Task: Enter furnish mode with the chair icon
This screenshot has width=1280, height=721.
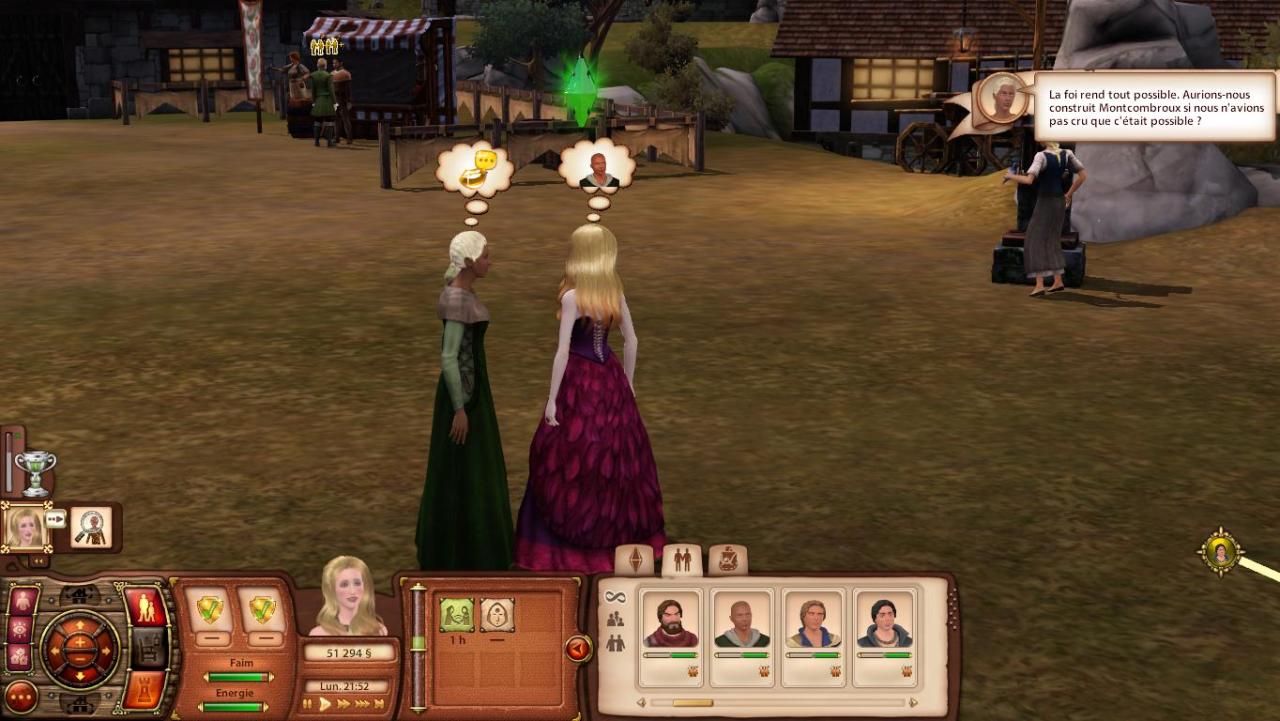Action: [148, 648]
